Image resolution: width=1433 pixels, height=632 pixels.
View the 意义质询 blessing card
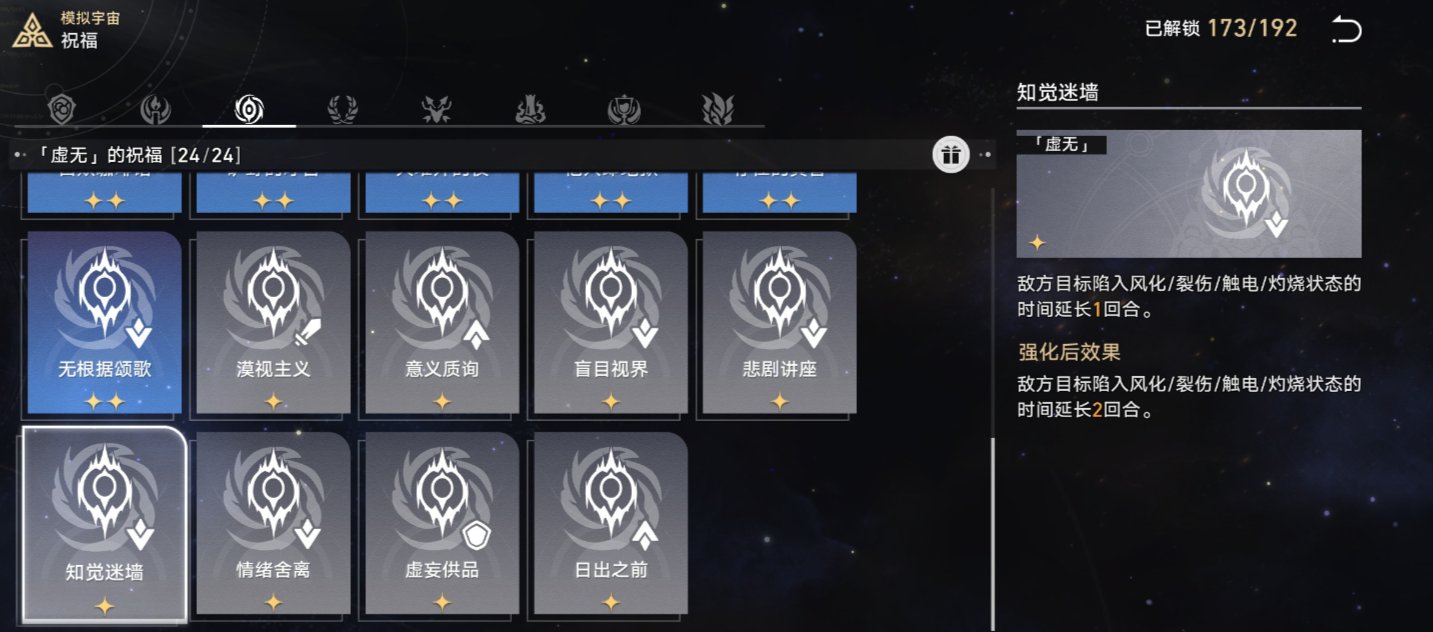click(x=442, y=322)
